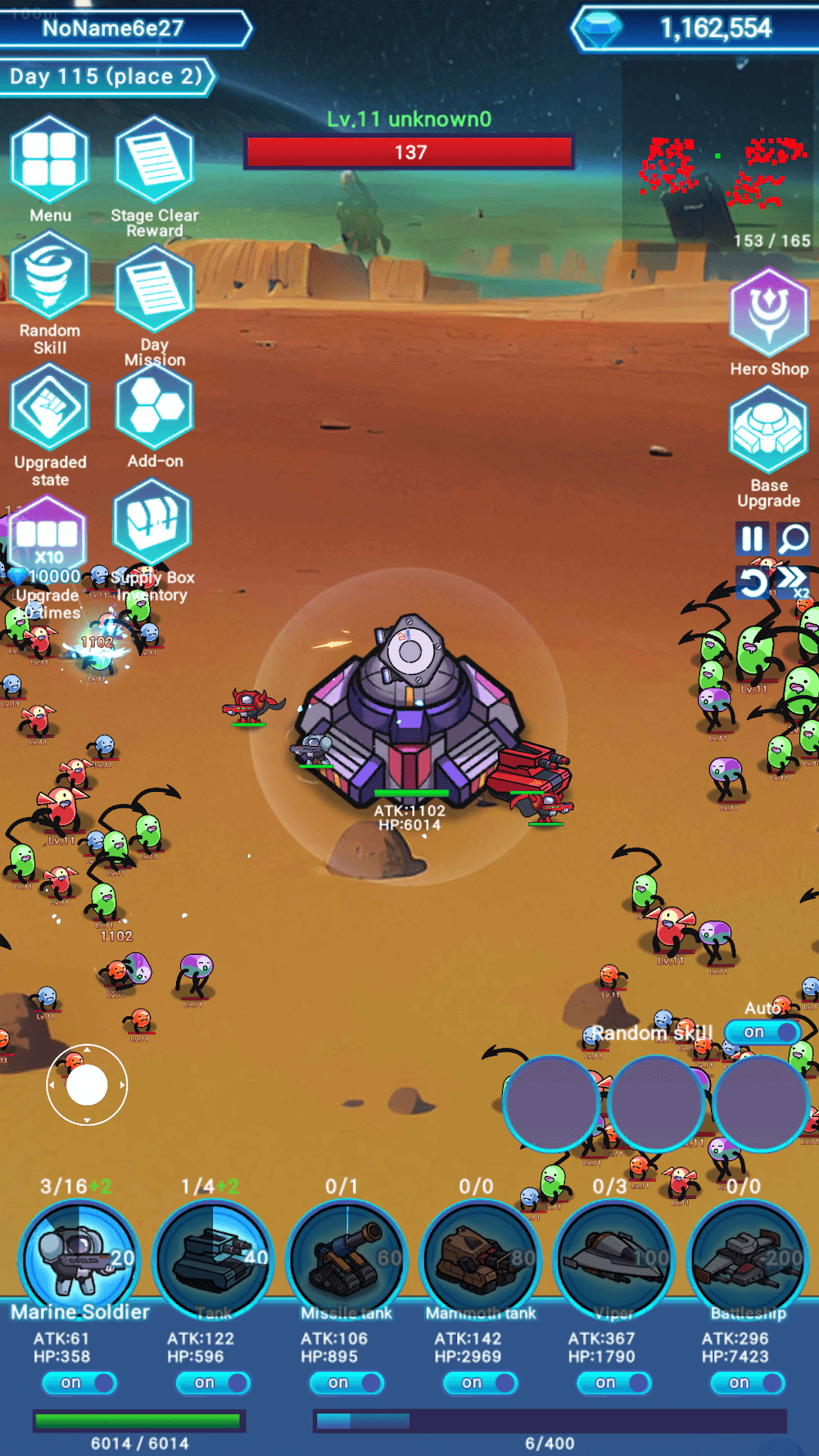Open the Base Upgrade menu

[768, 432]
